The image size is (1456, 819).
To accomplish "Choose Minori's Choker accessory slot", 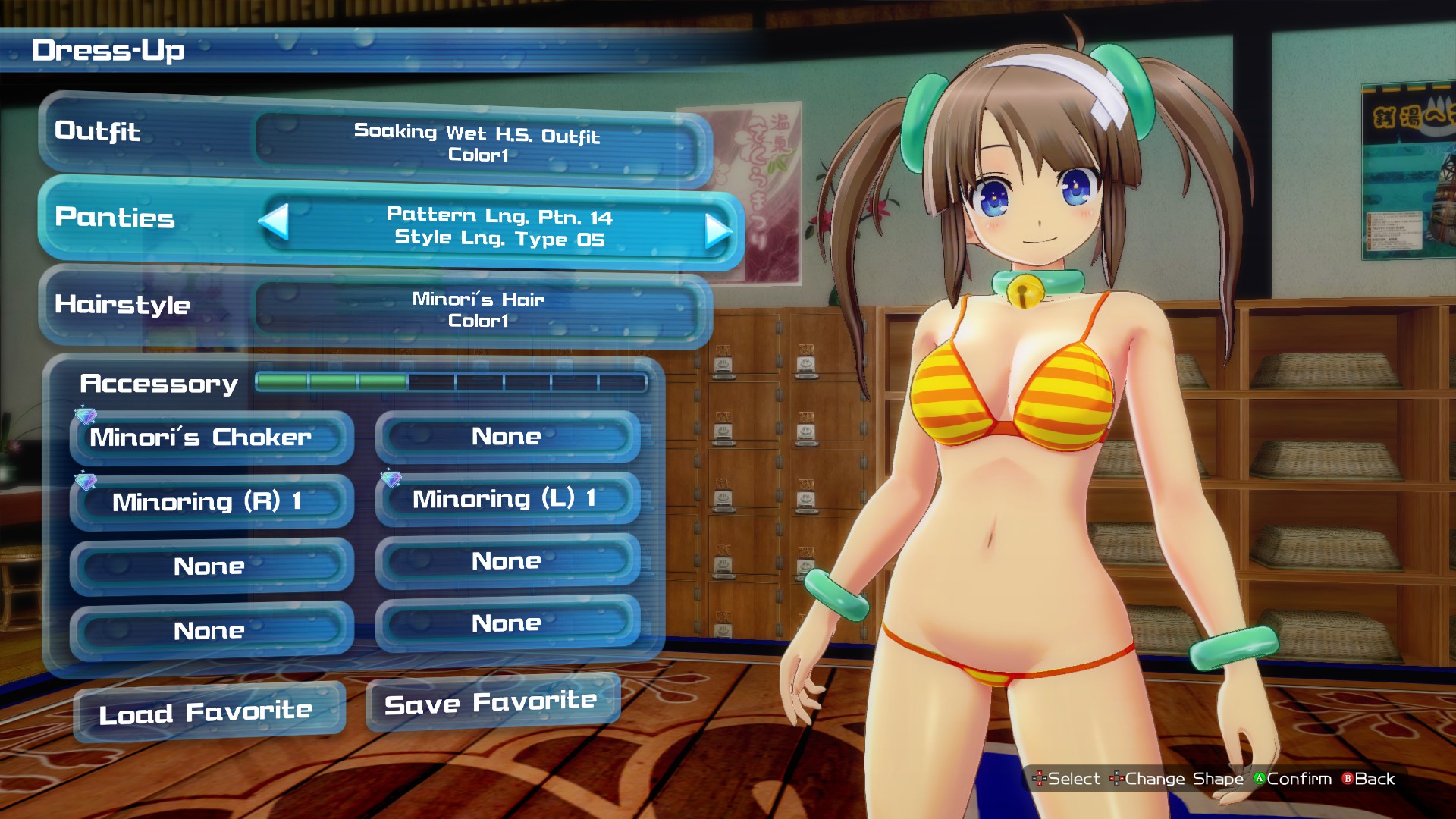I will click(x=212, y=438).
